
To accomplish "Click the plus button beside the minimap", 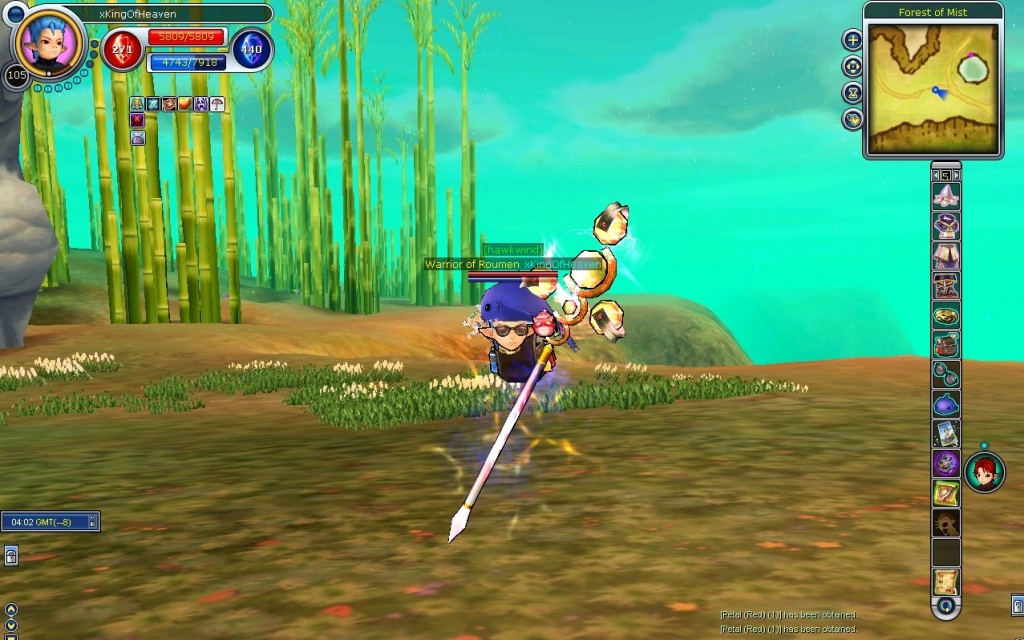I will pyautogui.click(x=853, y=40).
